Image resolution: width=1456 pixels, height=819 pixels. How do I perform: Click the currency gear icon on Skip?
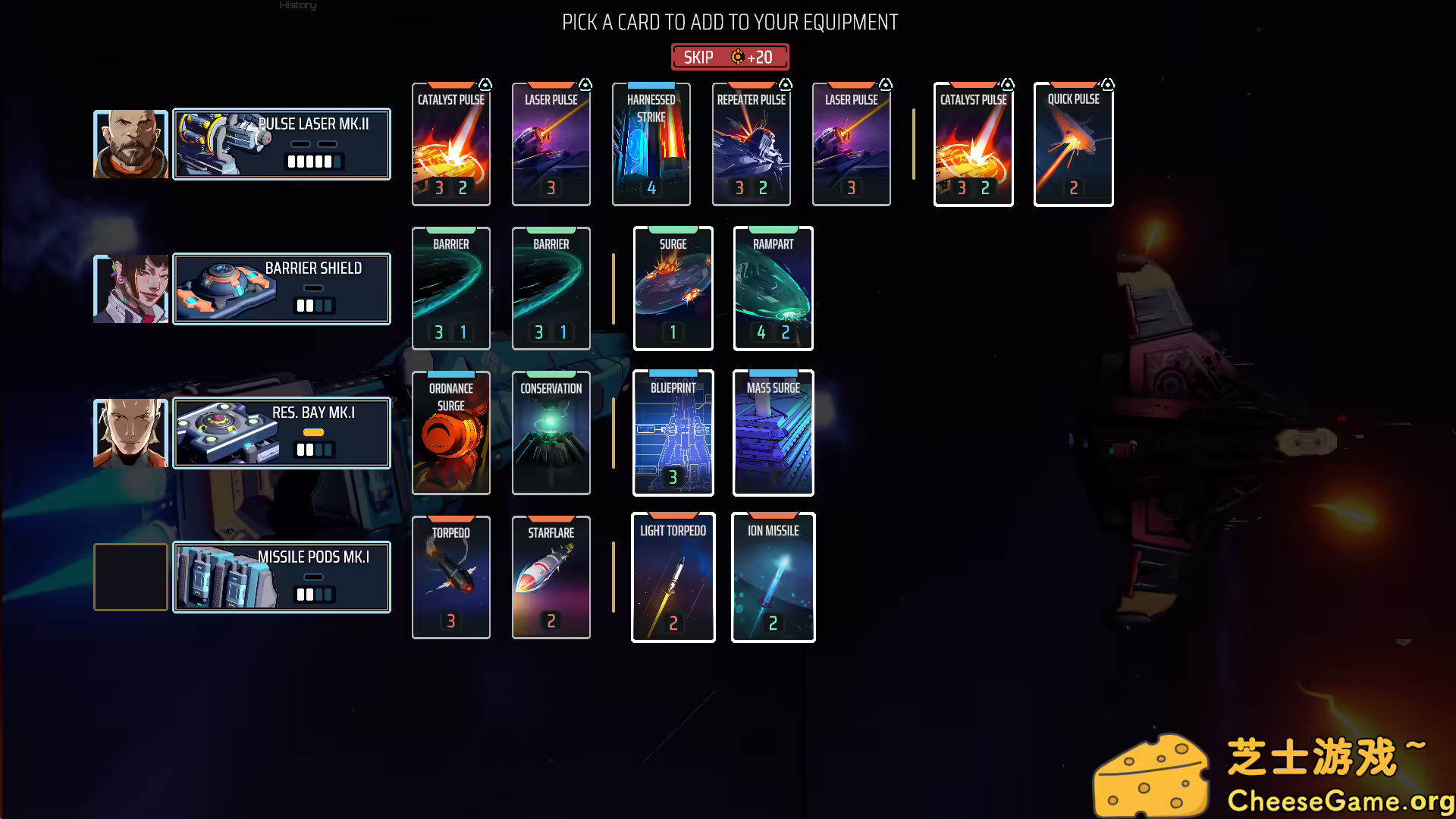pos(736,56)
